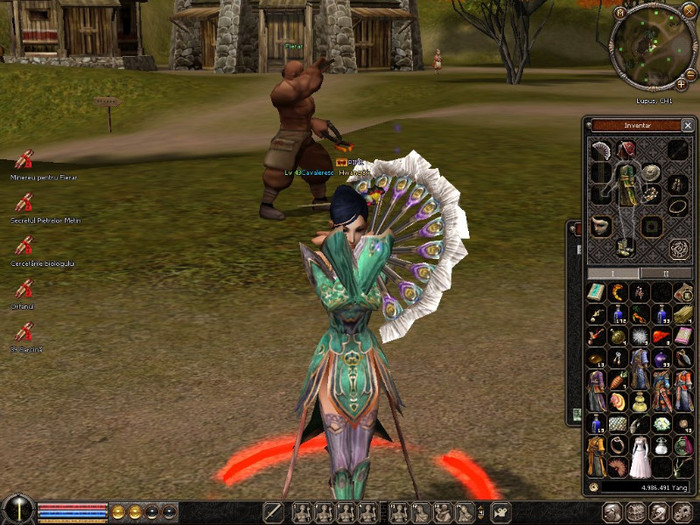Click the sword attack quickslot
Viewport: 700px width, 525px height.
(x=274, y=513)
